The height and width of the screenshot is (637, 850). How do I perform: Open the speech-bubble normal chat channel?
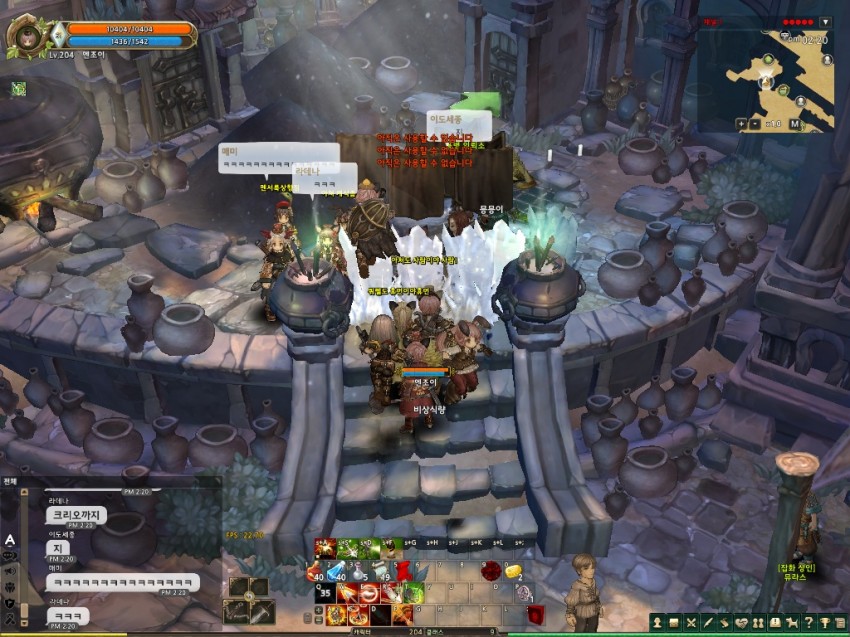click(x=9, y=555)
